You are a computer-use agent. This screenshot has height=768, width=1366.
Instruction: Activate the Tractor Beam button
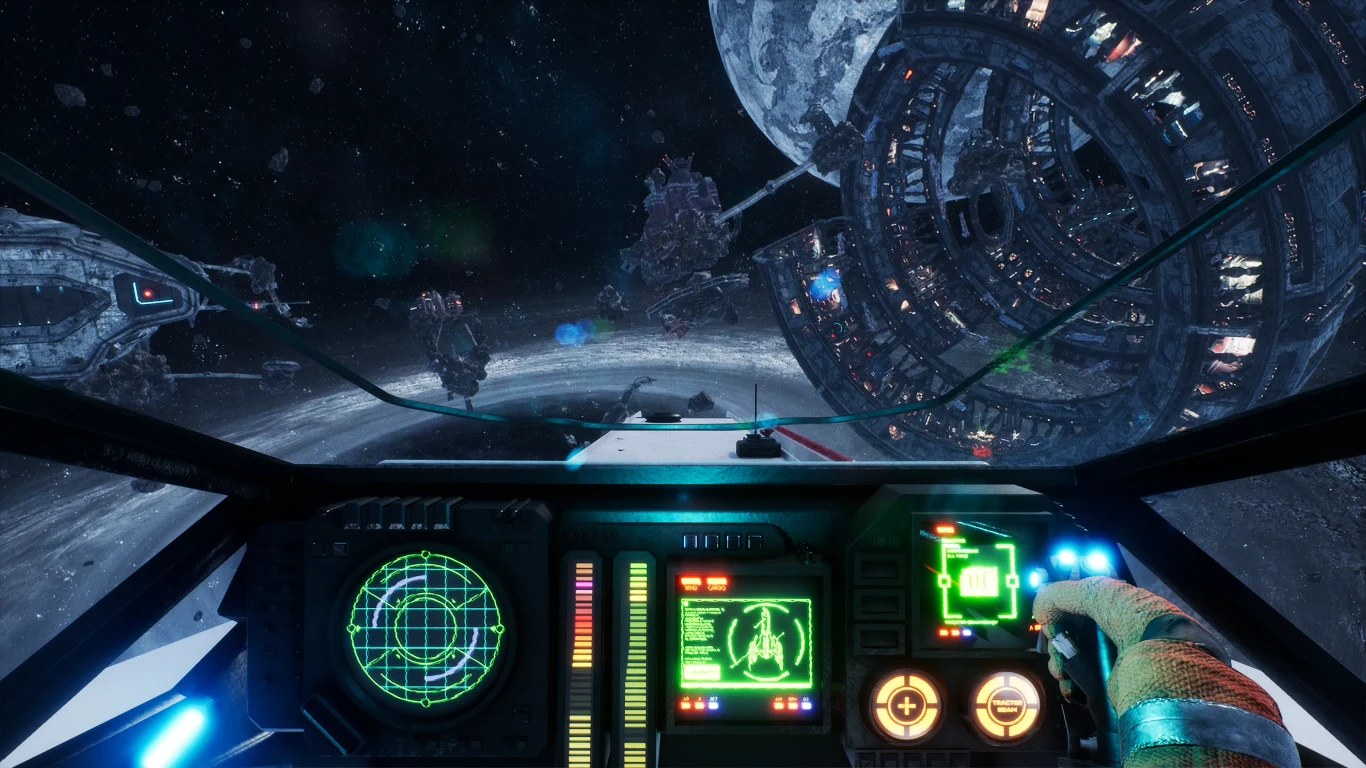[x=1006, y=706]
